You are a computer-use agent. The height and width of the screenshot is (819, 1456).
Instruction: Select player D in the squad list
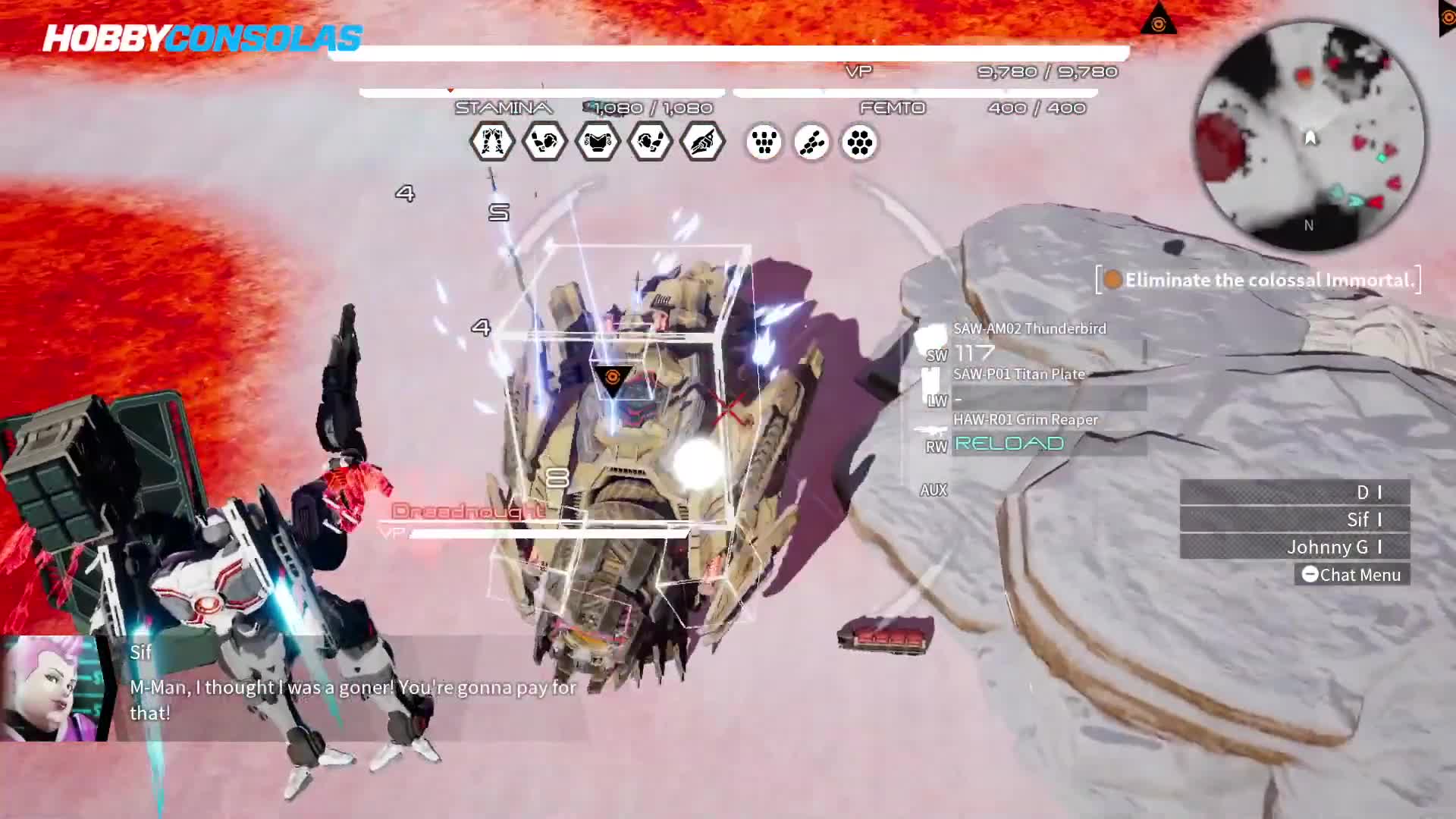[1294, 492]
